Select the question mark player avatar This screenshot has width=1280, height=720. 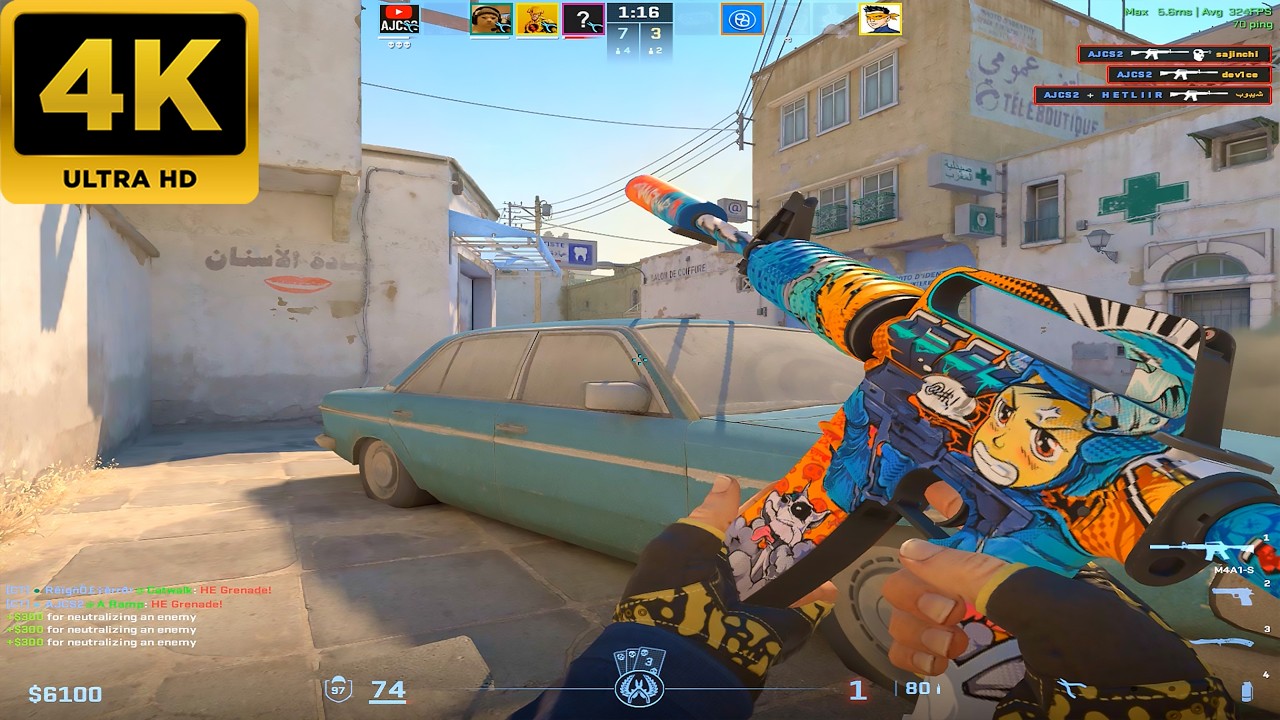[x=583, y=19]
